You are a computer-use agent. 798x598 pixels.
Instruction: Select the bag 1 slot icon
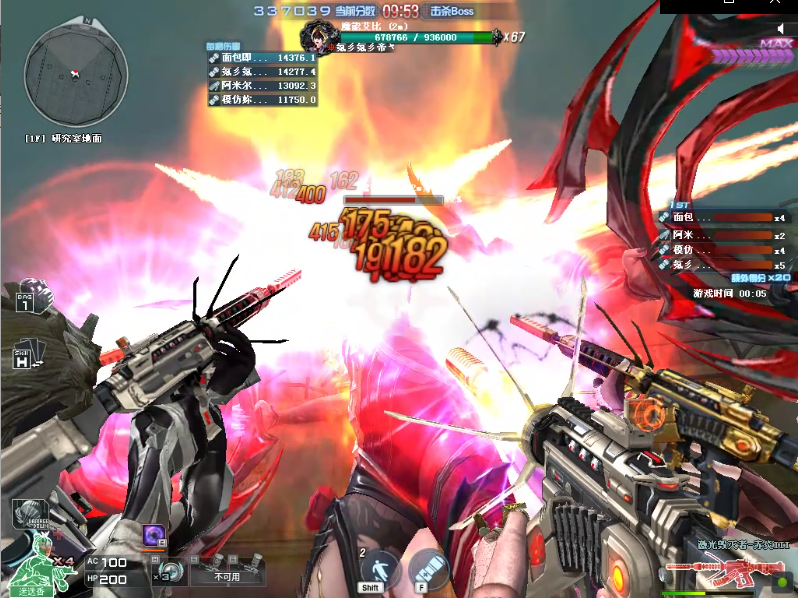(24, 300)
